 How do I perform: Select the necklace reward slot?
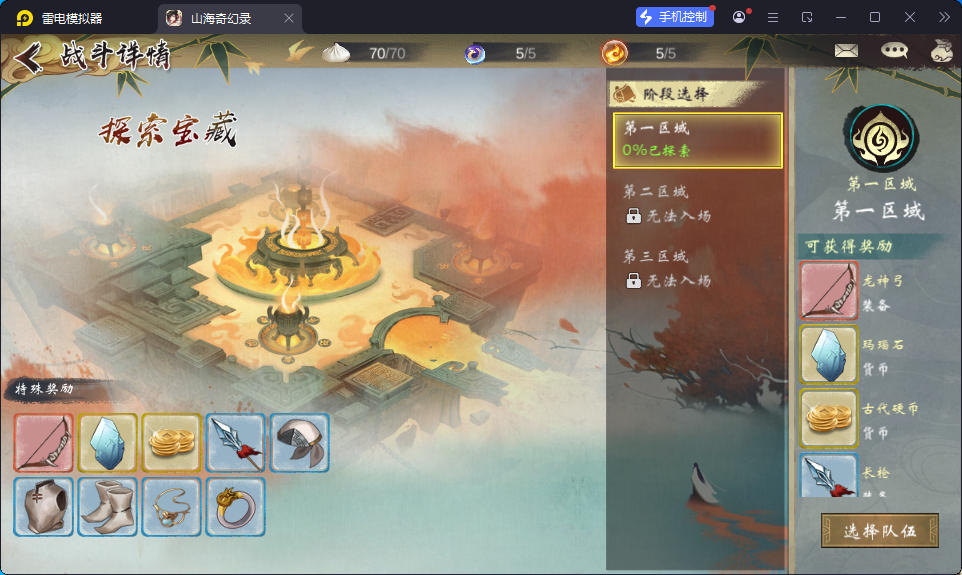pos(172,507)
